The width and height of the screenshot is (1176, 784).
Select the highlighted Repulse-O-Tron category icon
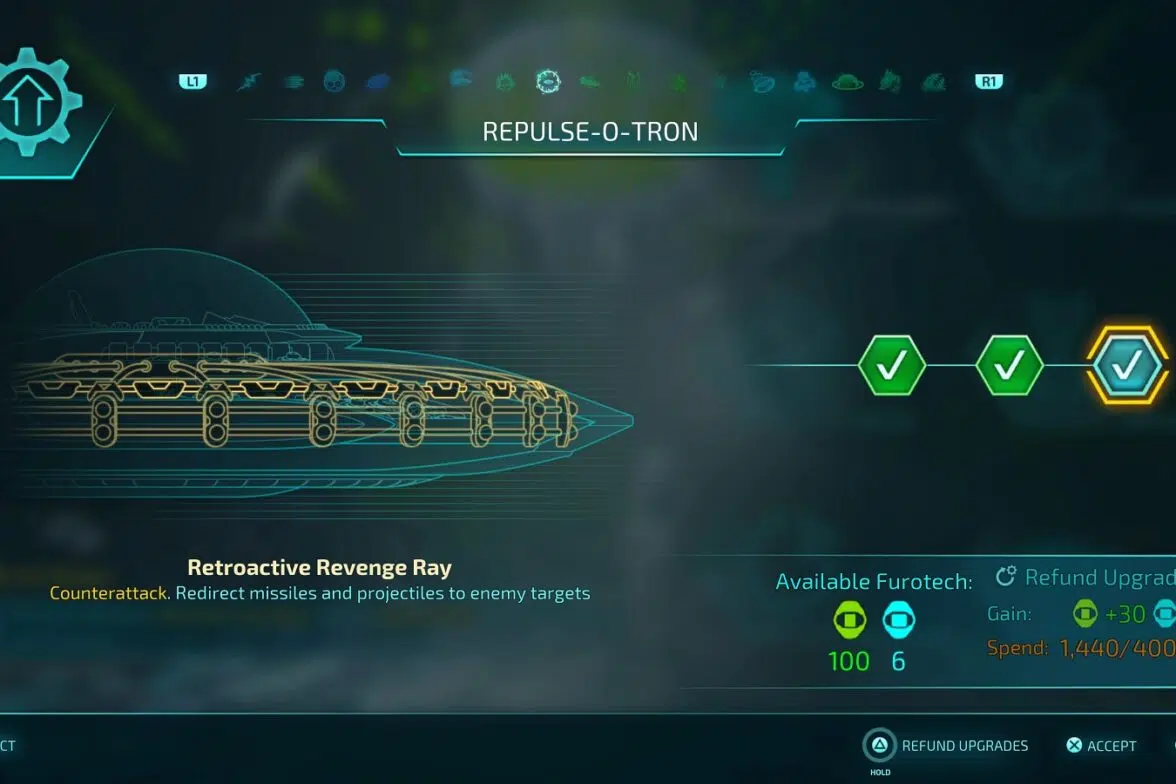(x=547, y=81)
